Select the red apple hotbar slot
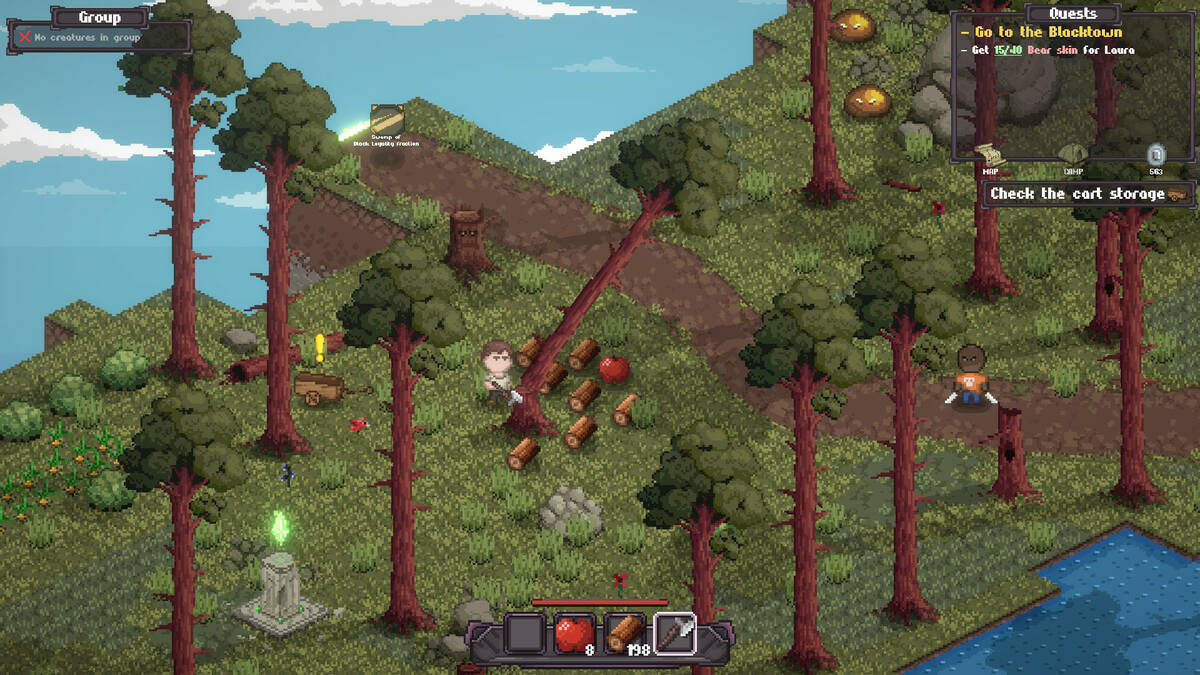Screen dimensions: 1200x675 coord(574,633)
